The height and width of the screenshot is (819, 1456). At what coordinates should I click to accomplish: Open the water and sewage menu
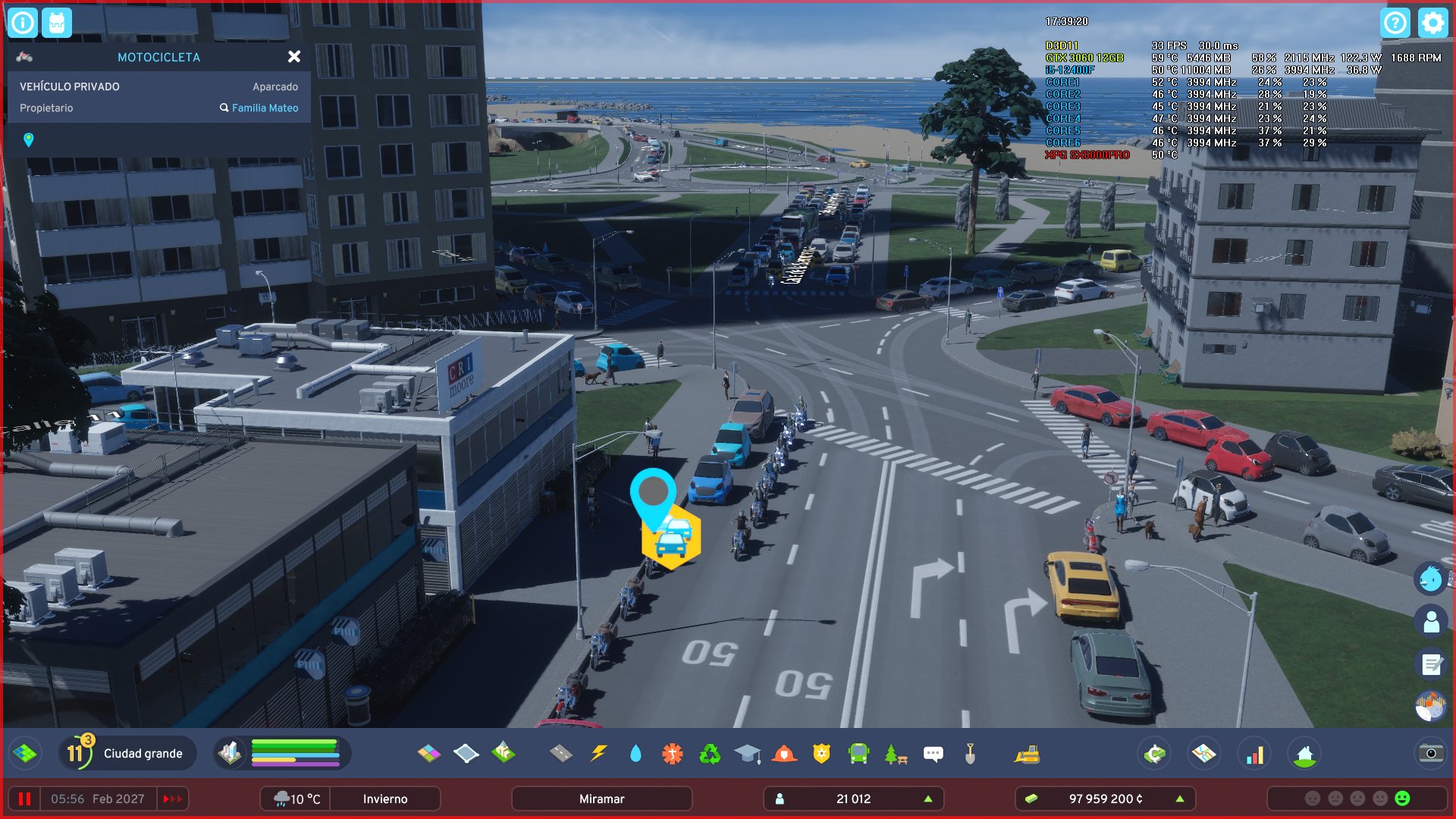pos(635,753)
